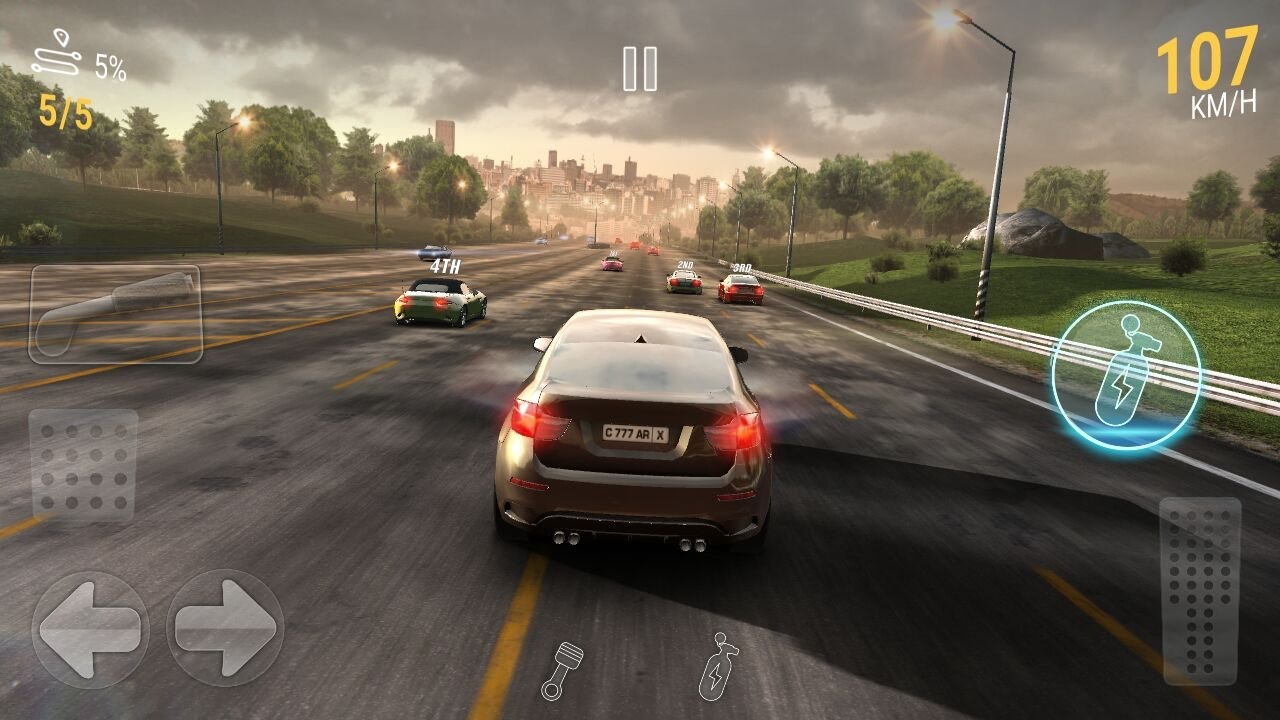This screenshot has height=720, width=1280.
Task: Select the 4TH place opponent marker
Action: pos(443,264)
